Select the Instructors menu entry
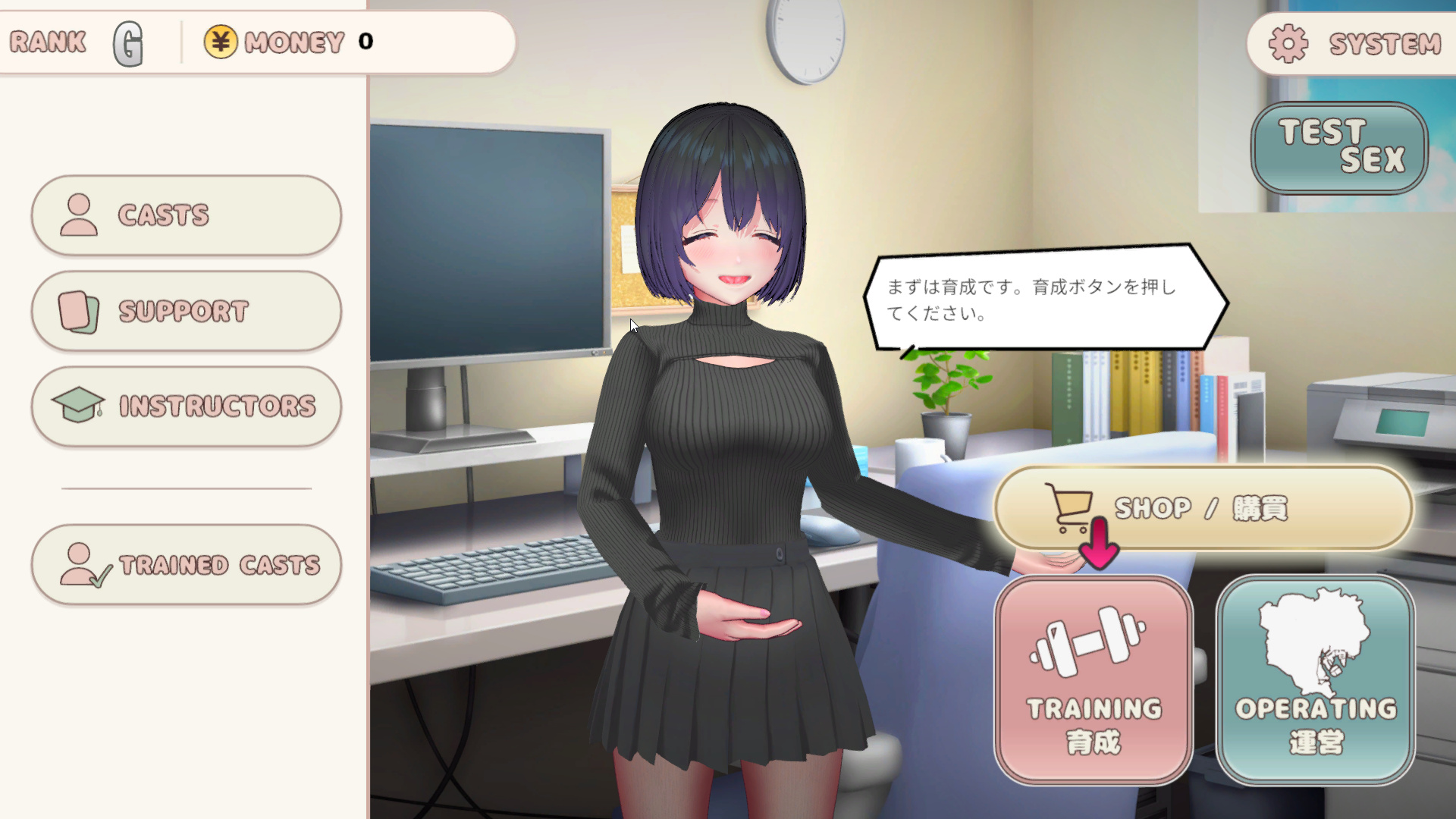Viewport: 1456px width, 819px height. [187, 406]
